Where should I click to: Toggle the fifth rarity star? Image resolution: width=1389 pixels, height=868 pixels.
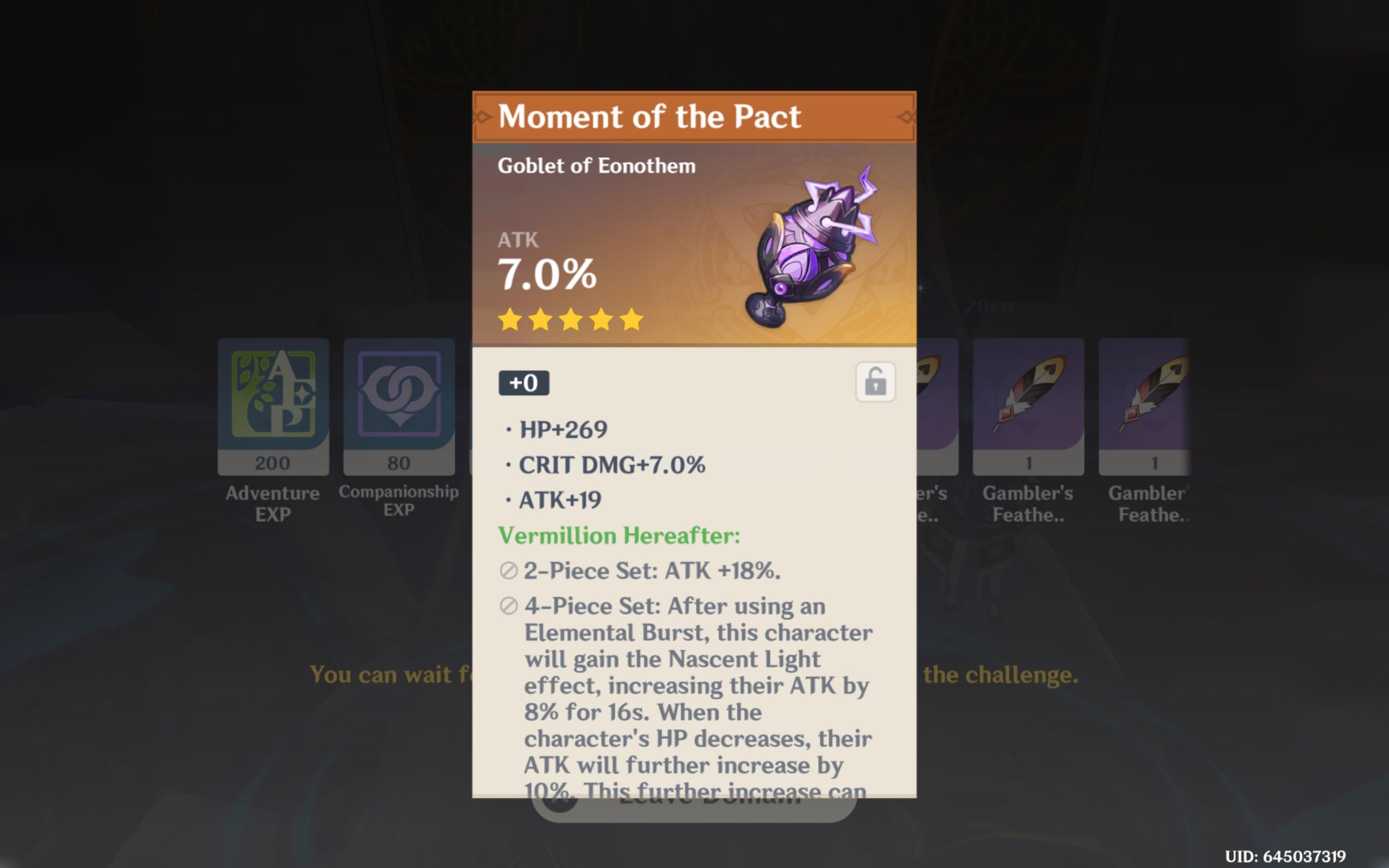pos(631,320)
